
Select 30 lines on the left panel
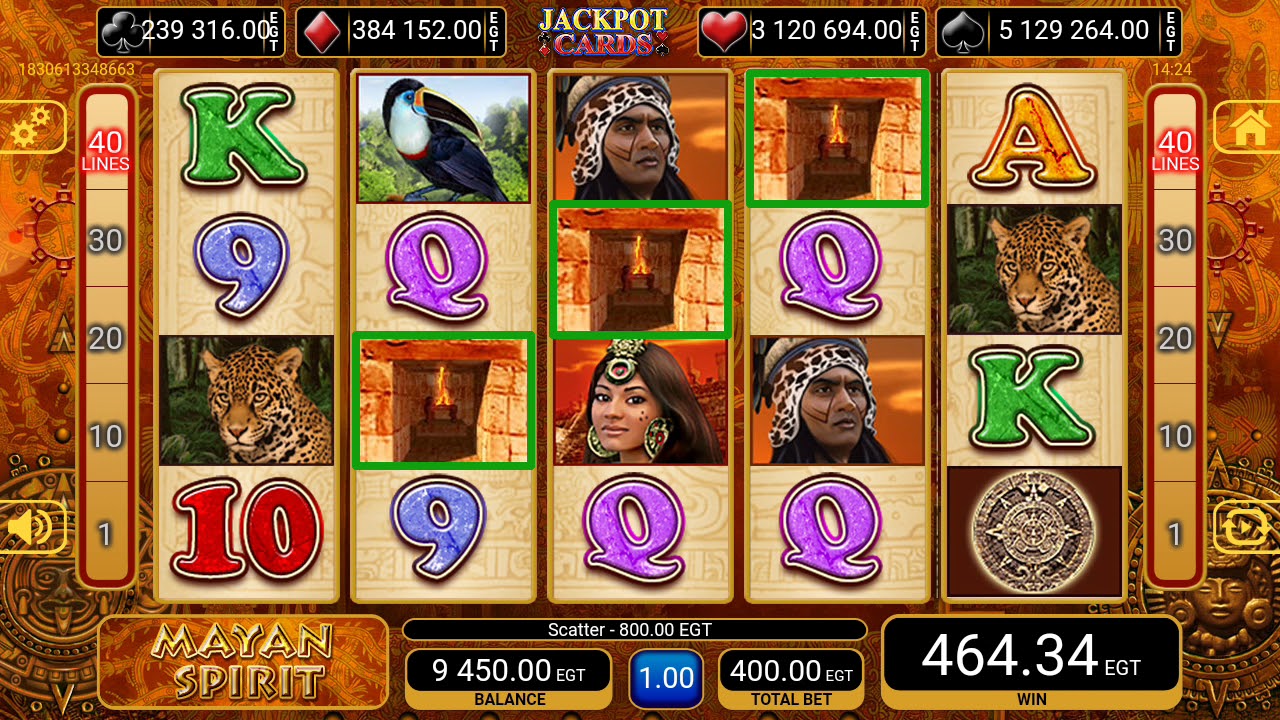pyautogui.click(x=106, y=240)
